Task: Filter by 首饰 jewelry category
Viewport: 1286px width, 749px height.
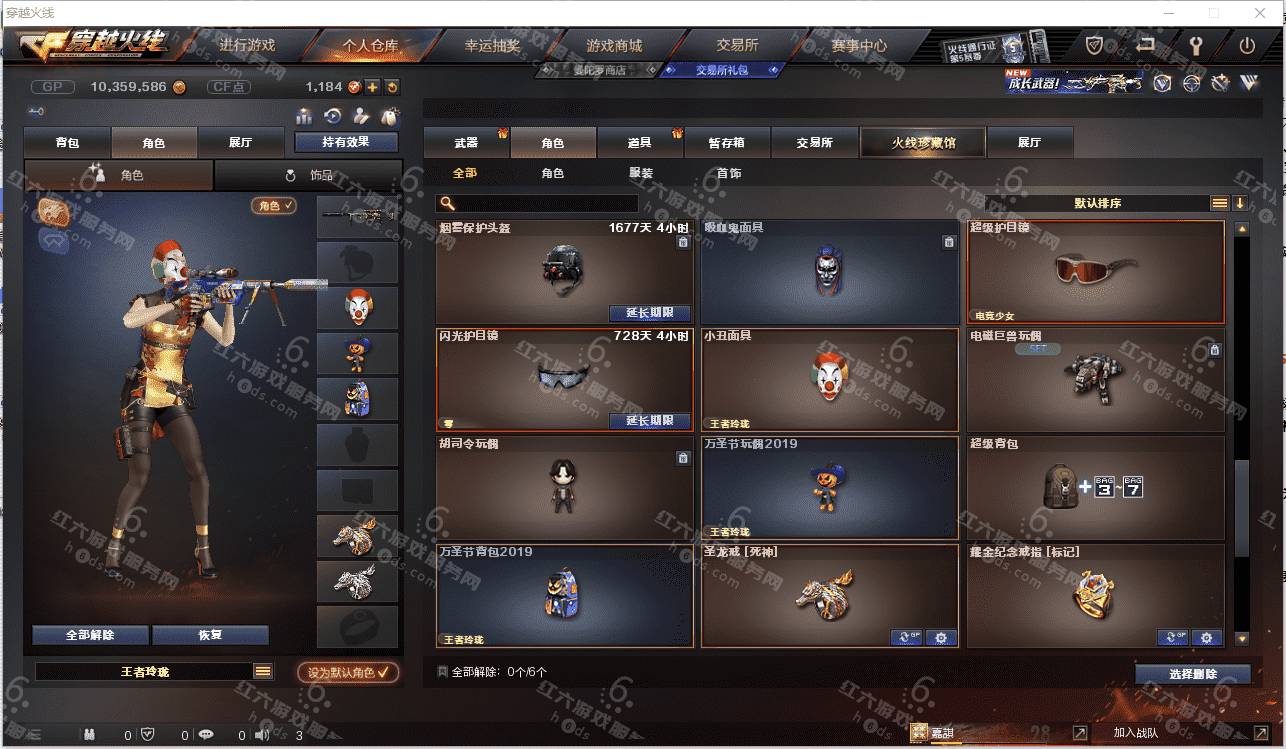Action: pyautogui.click(x=729, y=173)
